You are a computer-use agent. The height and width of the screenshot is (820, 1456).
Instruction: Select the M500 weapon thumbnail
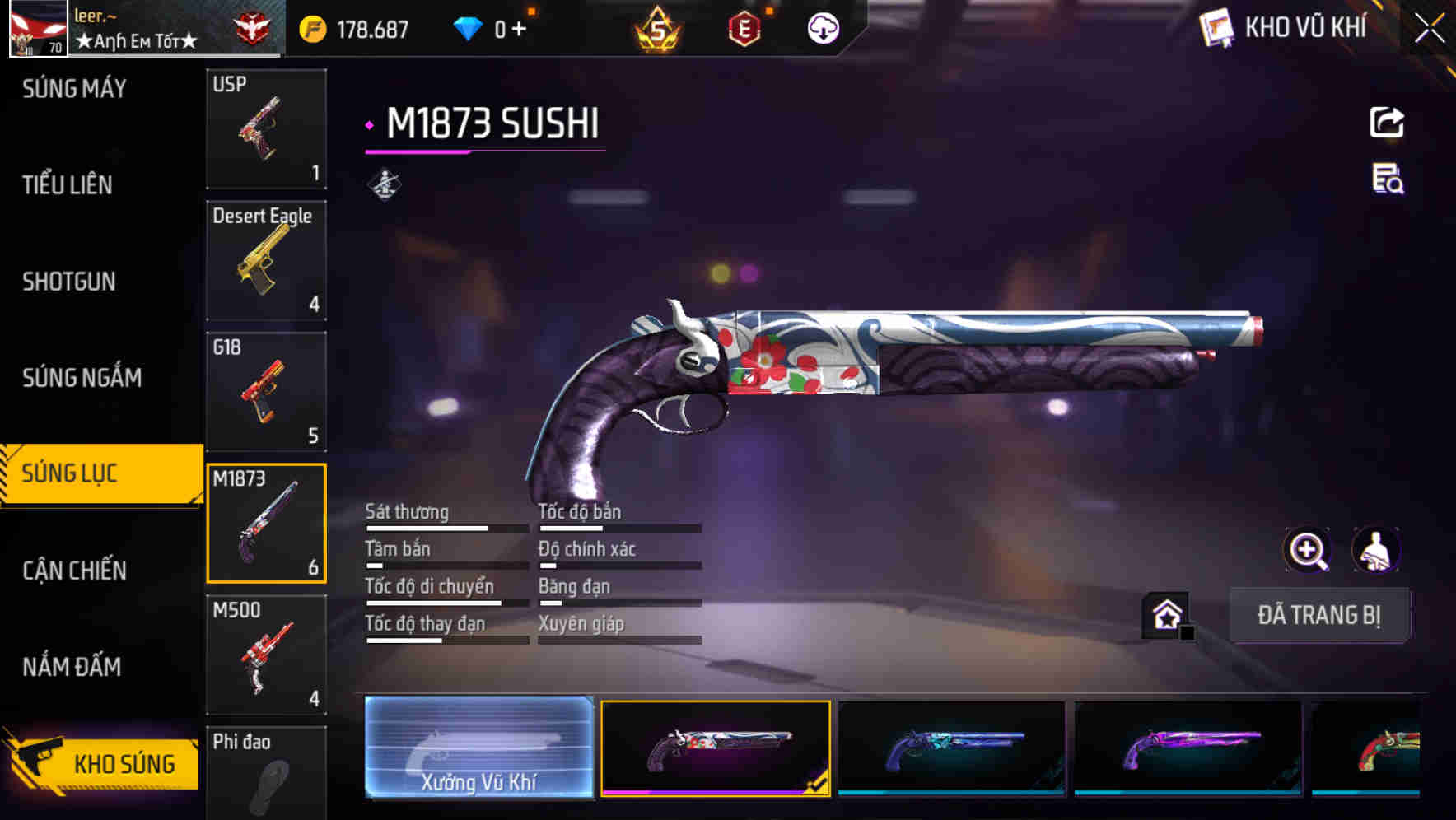(x=266, y=655)
